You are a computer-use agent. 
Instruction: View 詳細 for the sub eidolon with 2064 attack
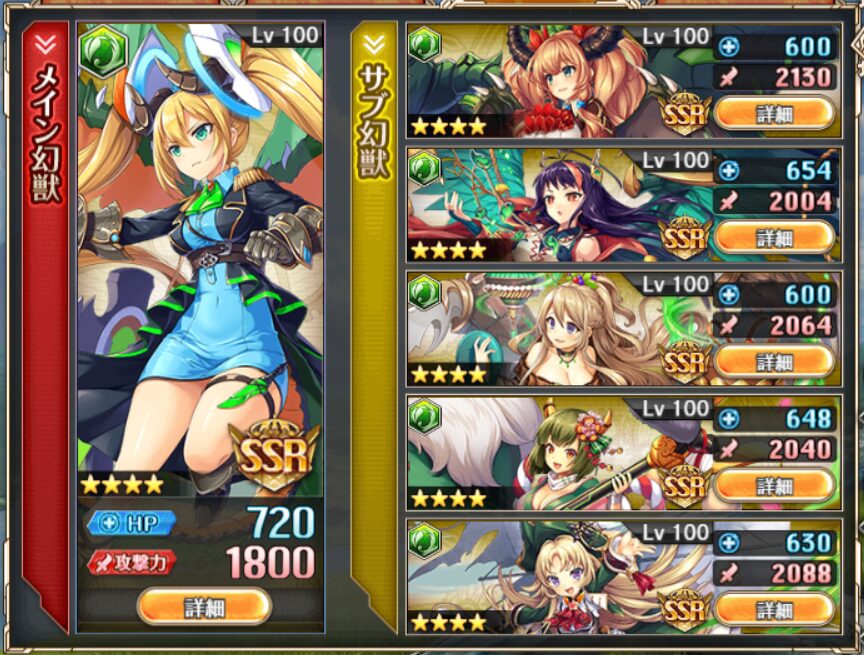click(x=775, y=361)
